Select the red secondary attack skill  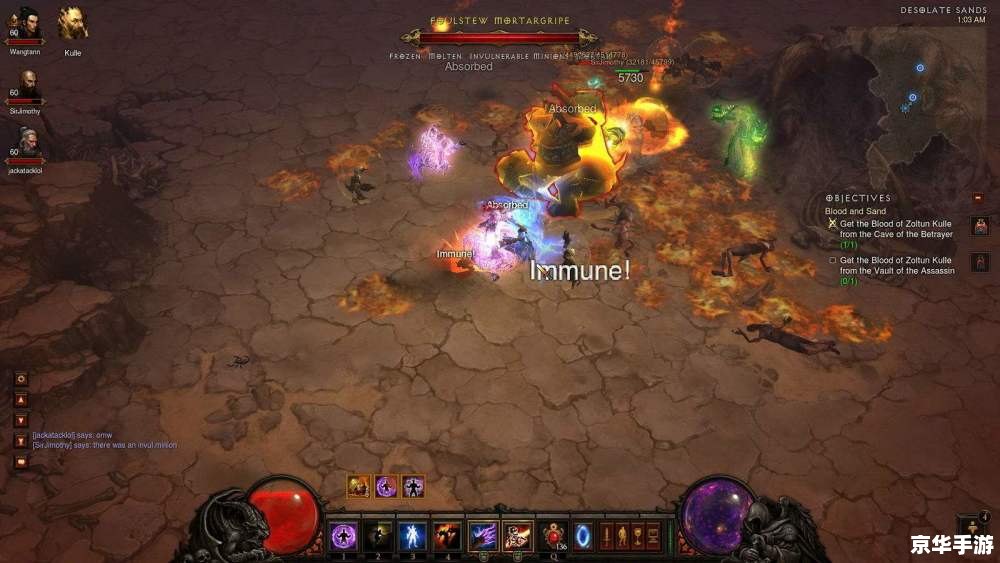pyautogui.click(x=518, y=536)
